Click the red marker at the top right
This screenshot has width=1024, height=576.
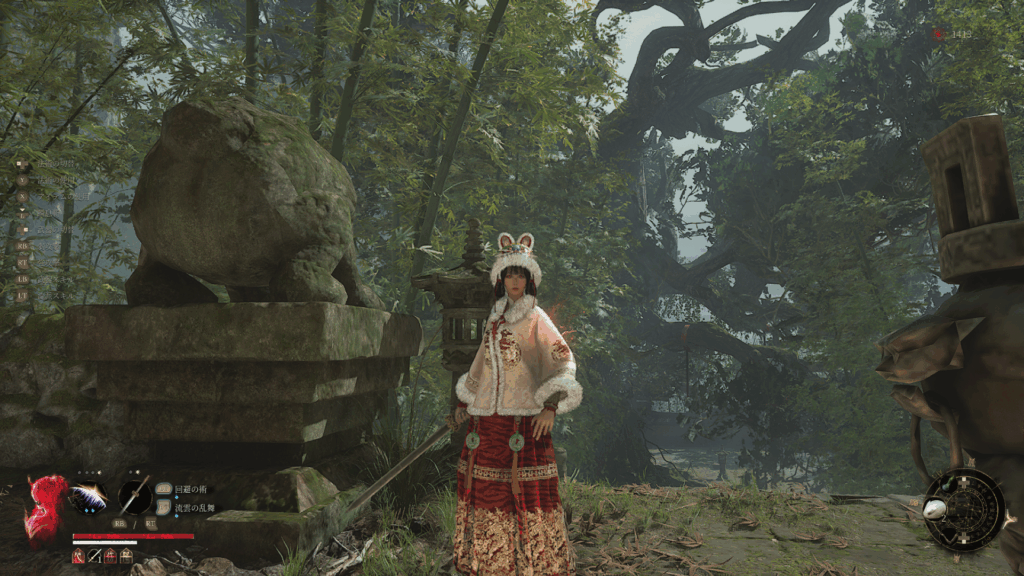937,33
